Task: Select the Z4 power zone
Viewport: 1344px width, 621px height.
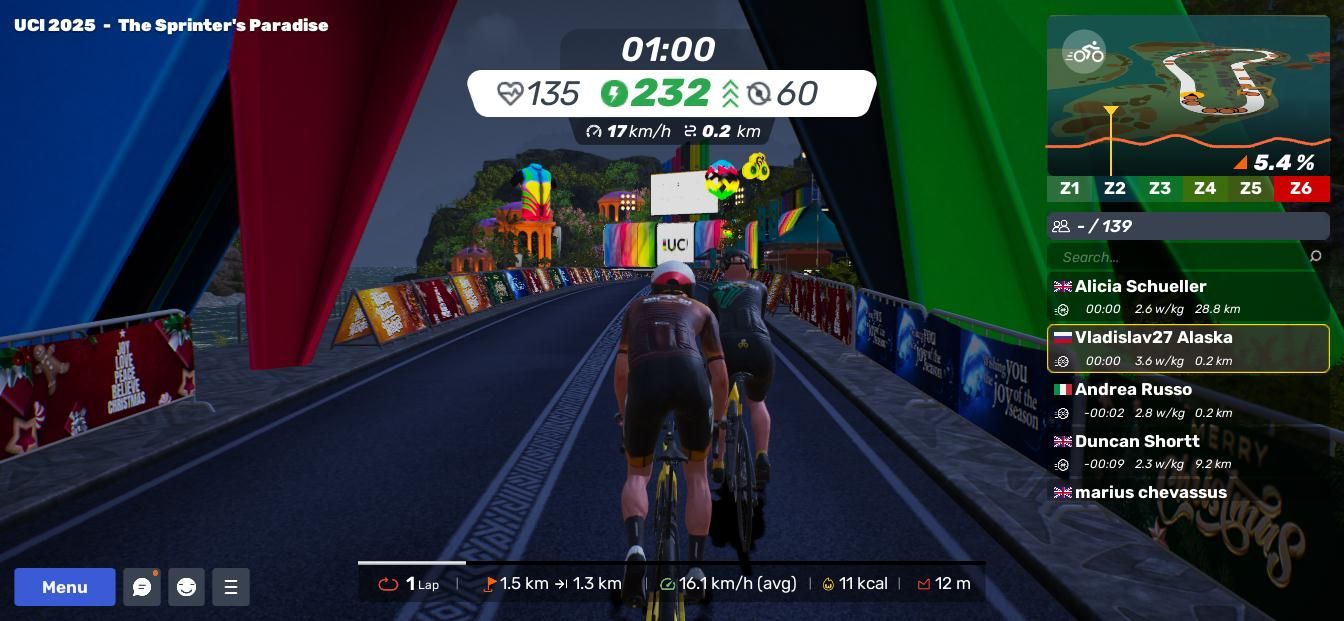Action: click(1205, 188)
